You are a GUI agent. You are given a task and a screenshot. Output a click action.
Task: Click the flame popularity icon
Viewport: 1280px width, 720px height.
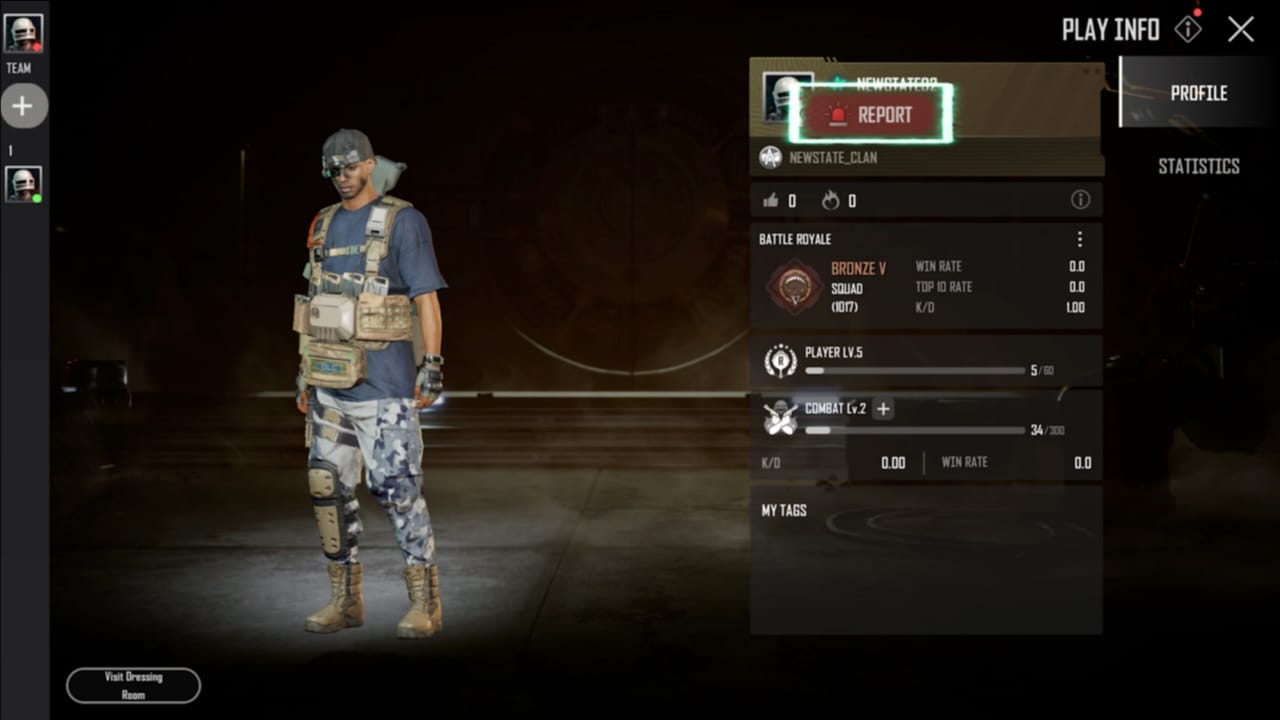(x=831, y=201)
